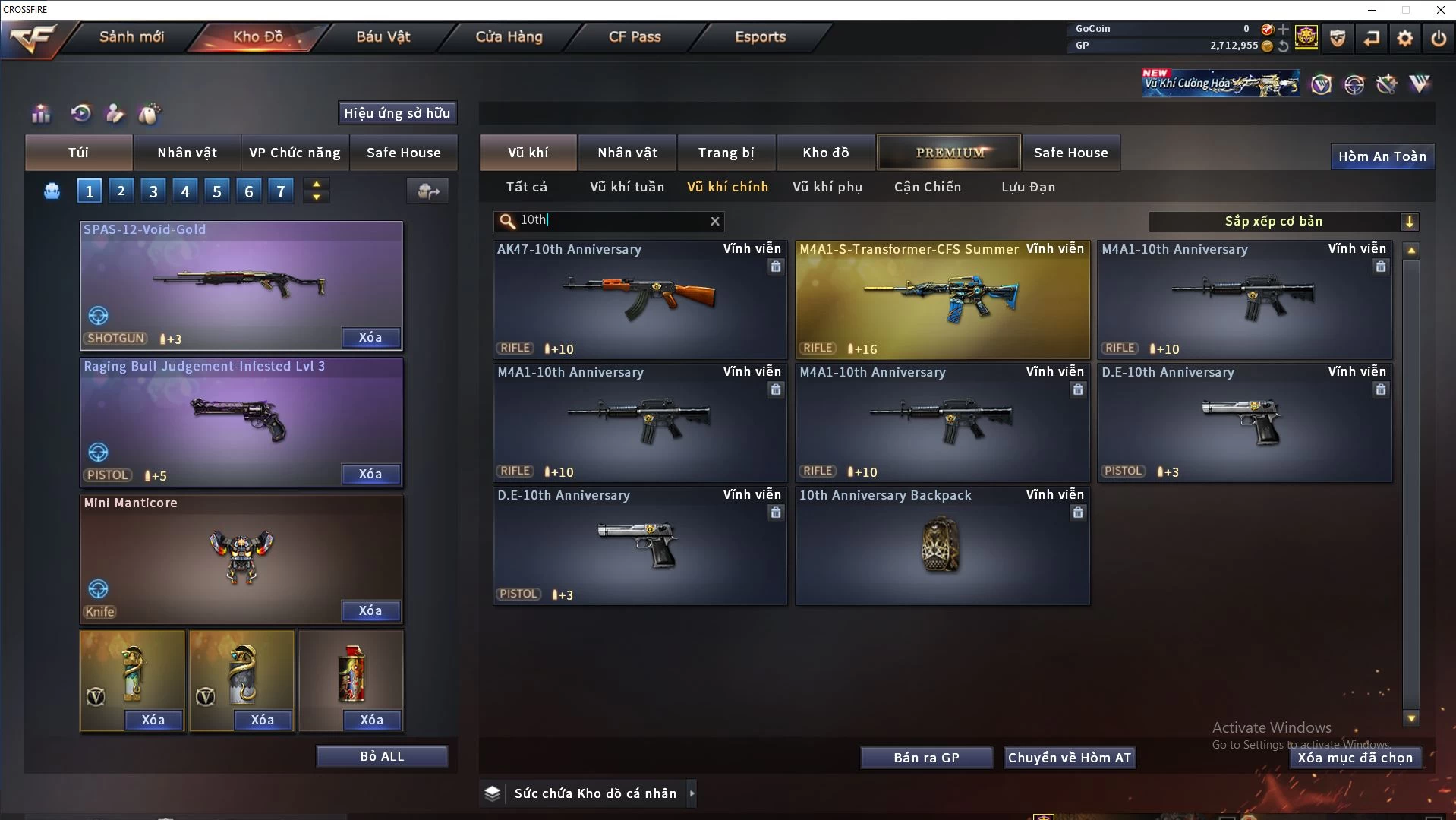Clear the 10th search text
1456x820 pixels.
[x=714, y=221]
